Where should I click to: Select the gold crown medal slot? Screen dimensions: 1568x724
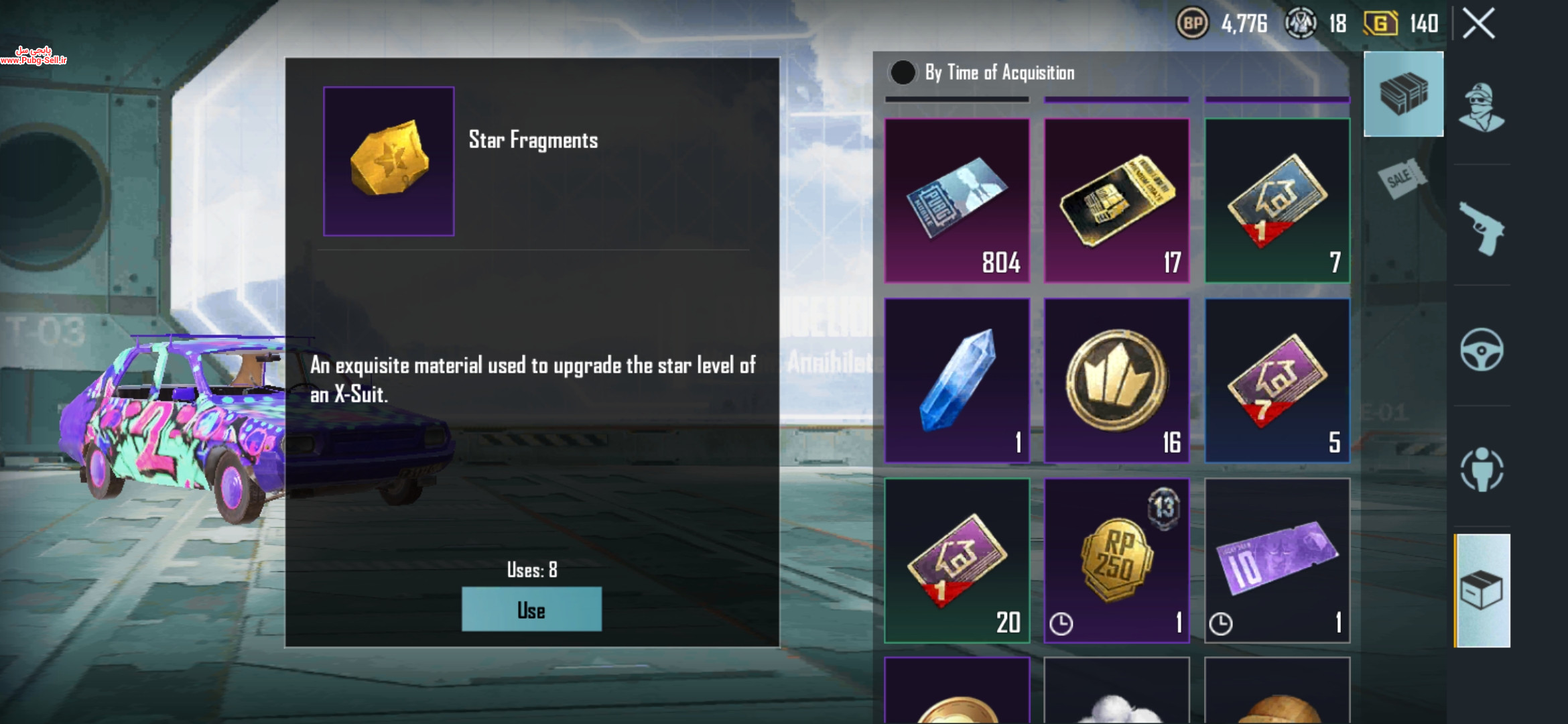tap(1116, 380)
